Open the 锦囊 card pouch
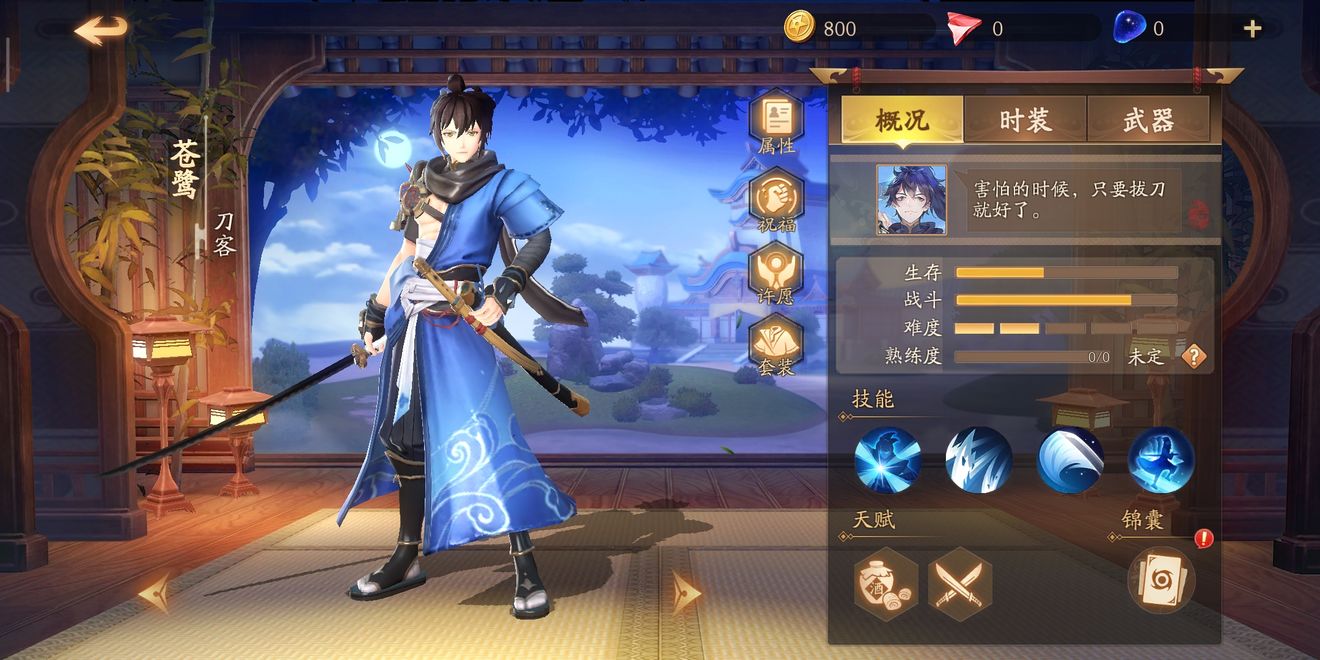 [1161, 580]
